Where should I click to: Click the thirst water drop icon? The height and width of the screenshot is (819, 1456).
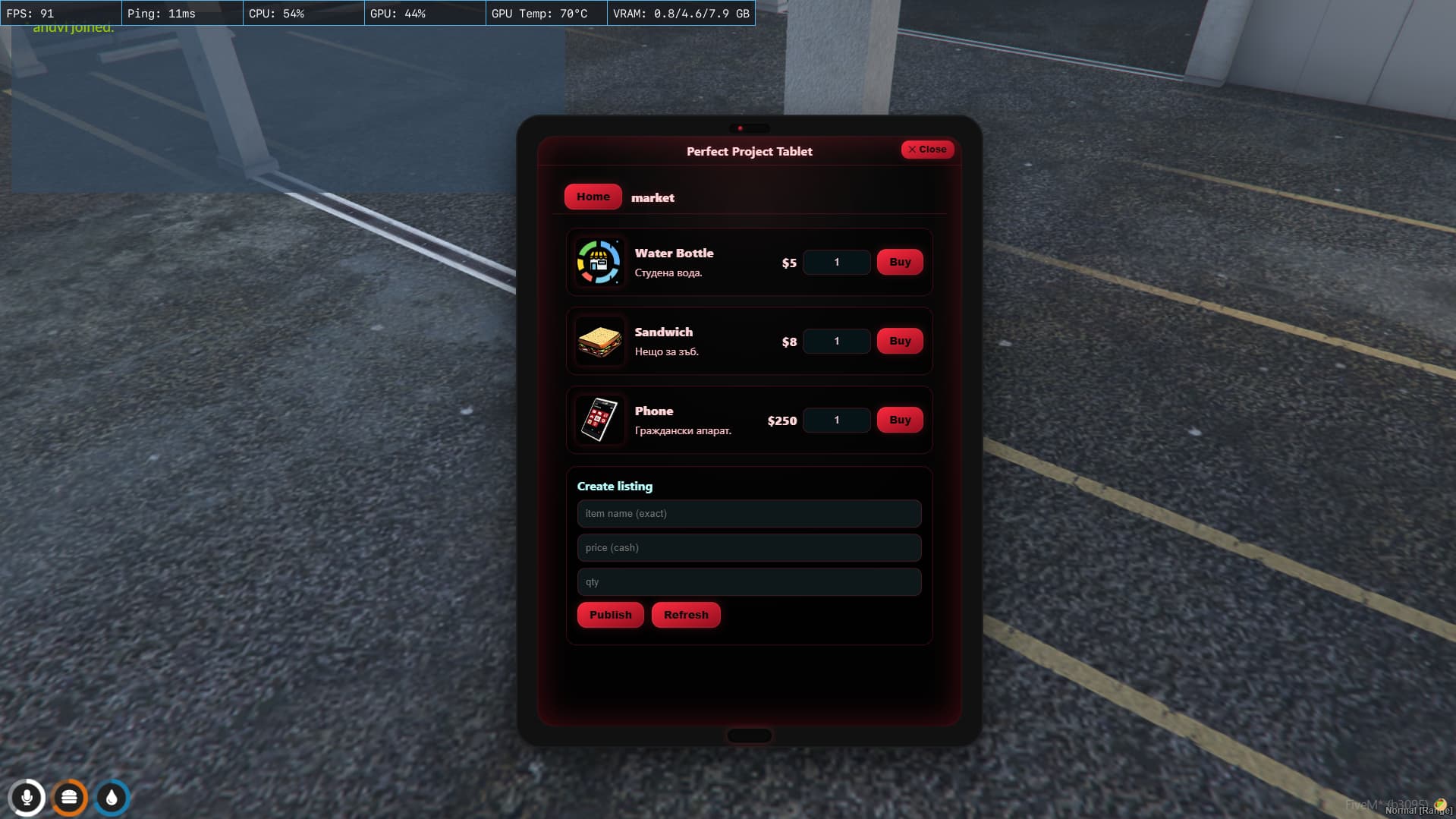click(x=111, y=797)
